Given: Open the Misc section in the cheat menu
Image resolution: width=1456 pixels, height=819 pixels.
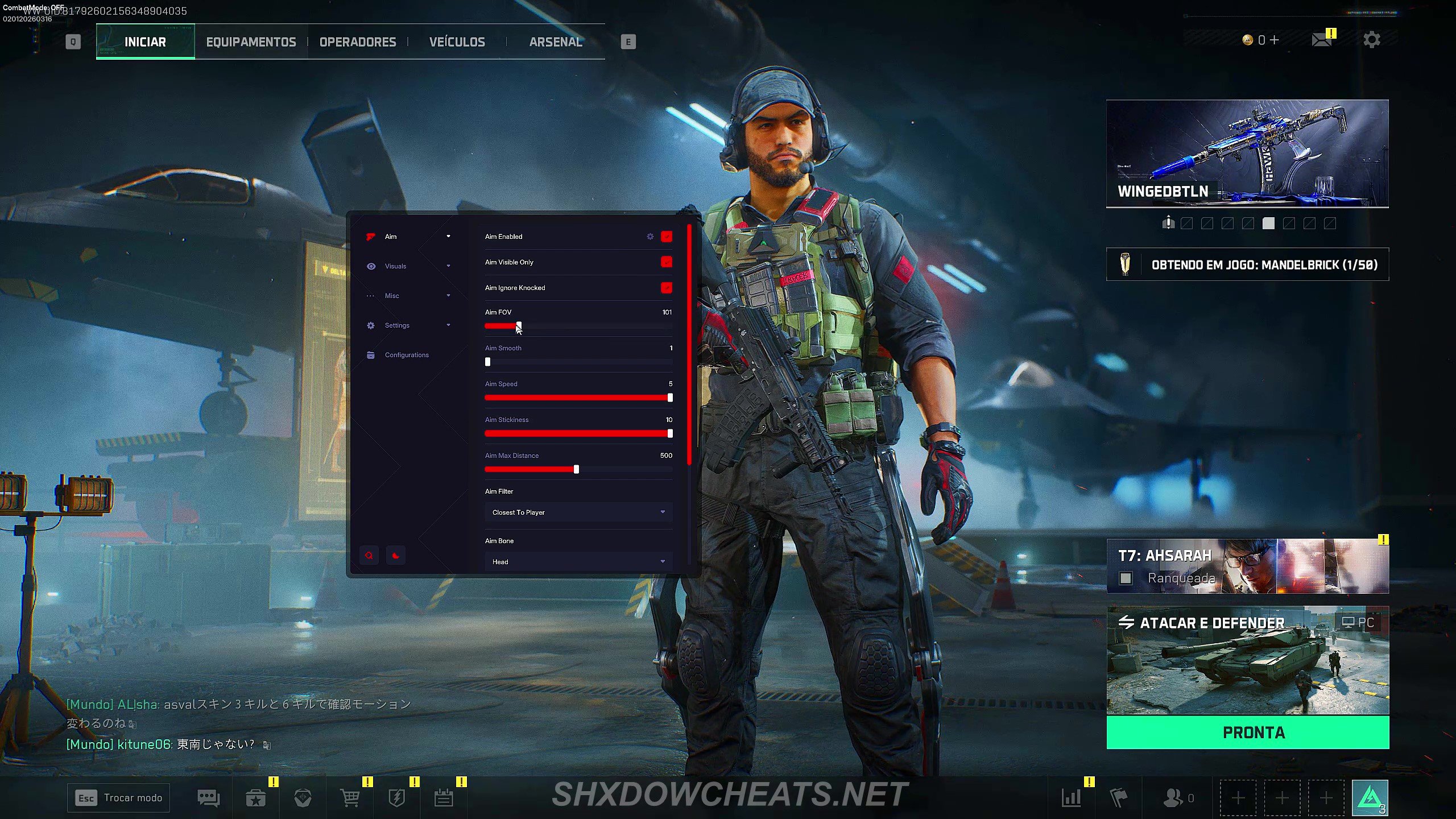Looking at the screenshot, I should click(391, 295).
